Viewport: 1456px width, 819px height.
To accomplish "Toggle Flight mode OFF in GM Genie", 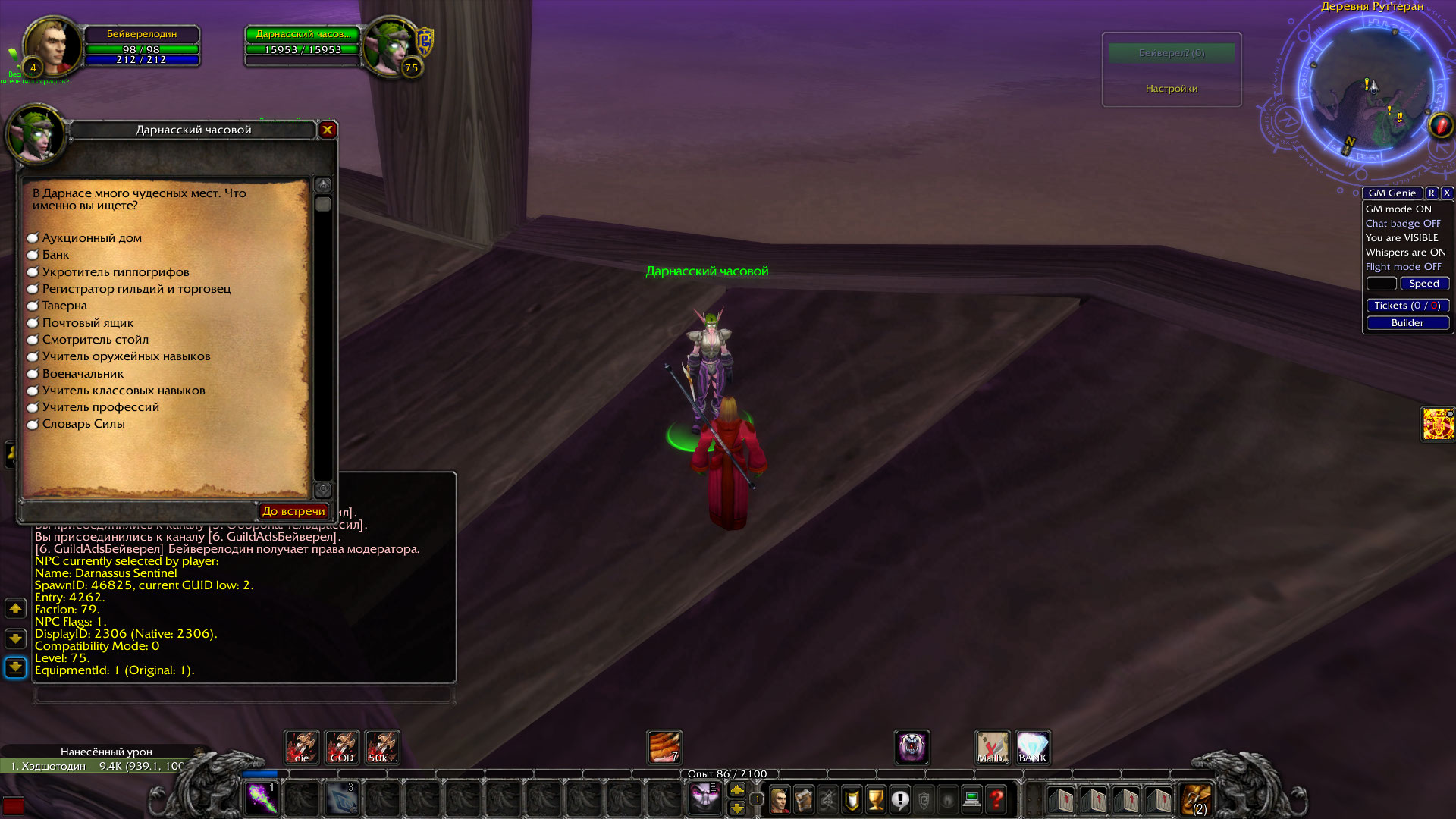I will point(1404,266).
